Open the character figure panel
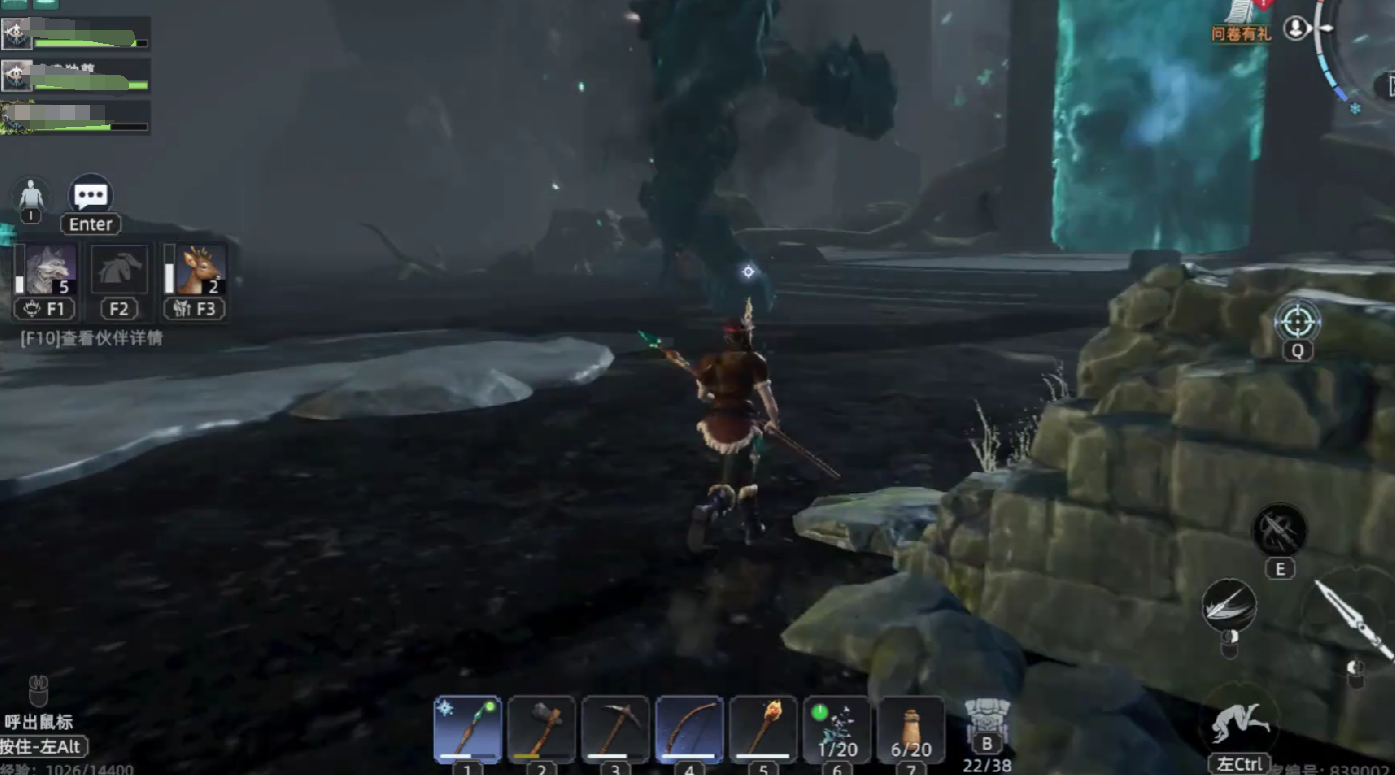Screen dimensions: 1395x775 click(x=32, y=194)
